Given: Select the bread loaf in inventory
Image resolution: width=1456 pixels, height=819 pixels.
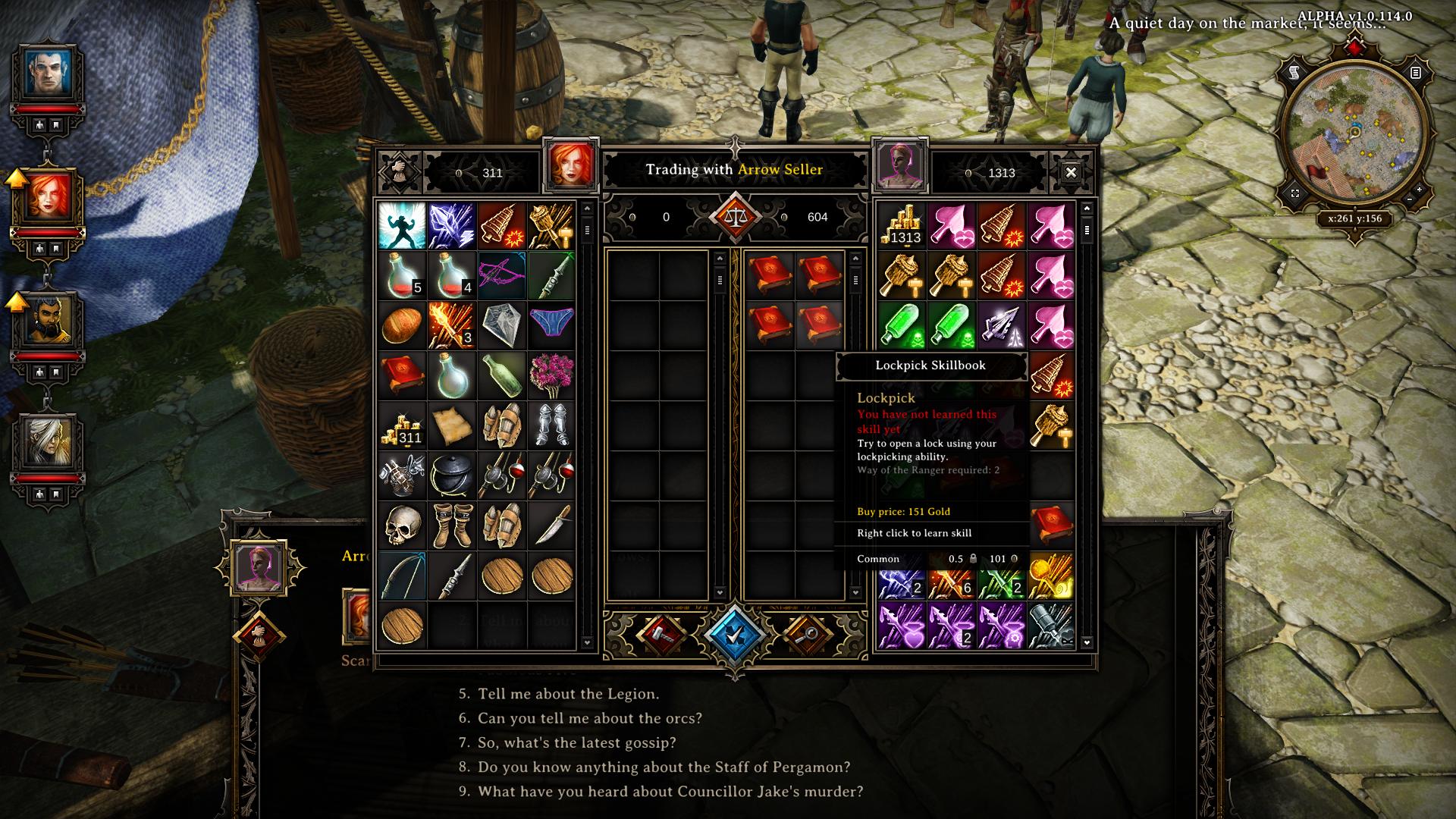Looking at the screenshot, I should click(x=402, y=325).
